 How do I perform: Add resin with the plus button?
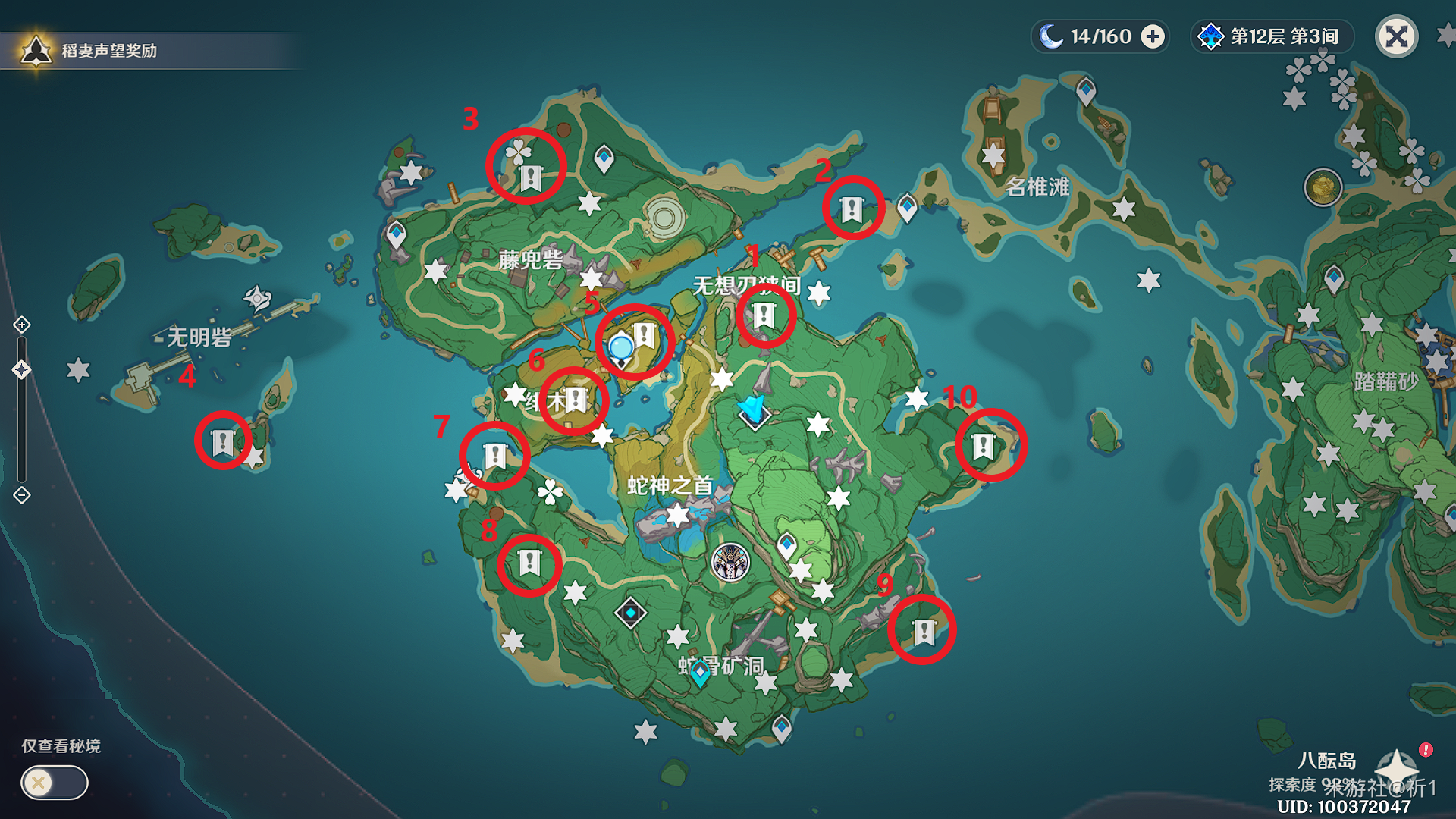point(1153,36)
